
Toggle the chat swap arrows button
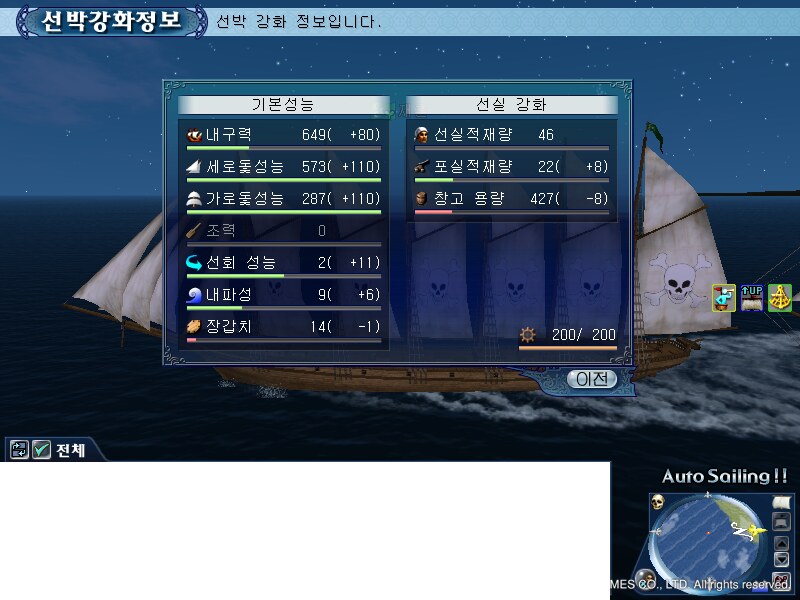19,450
